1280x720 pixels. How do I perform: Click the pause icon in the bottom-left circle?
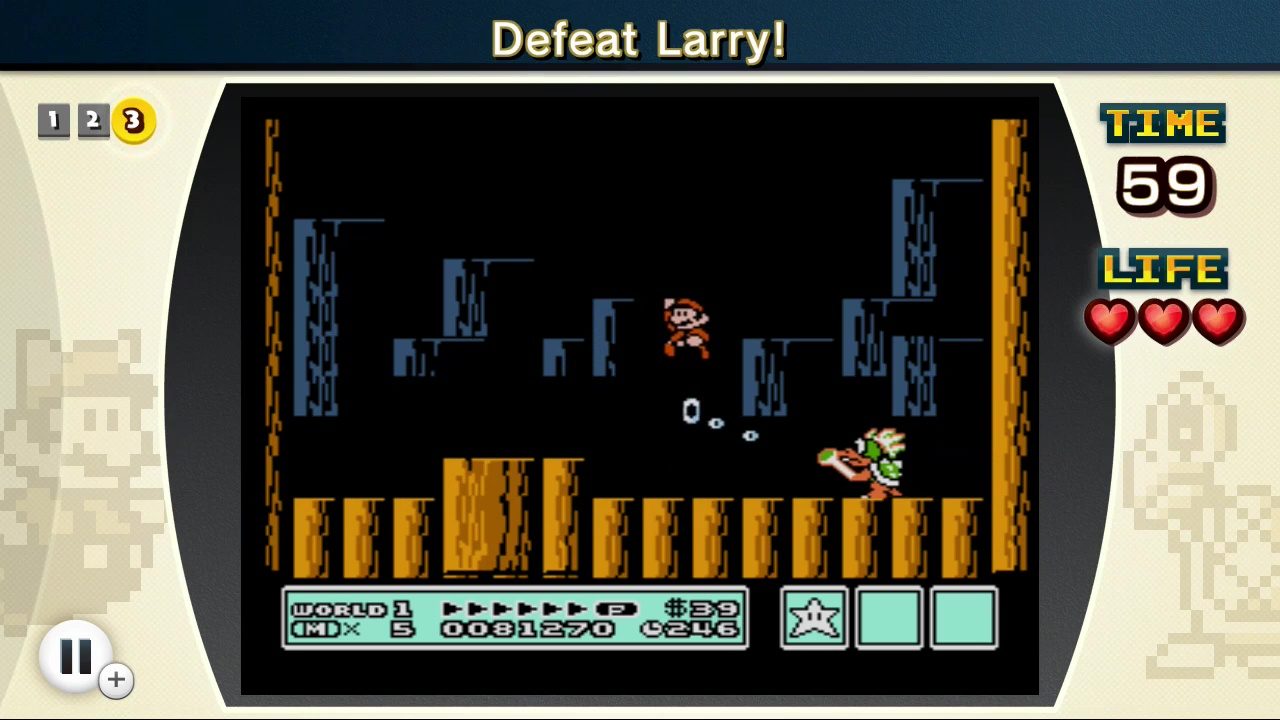tap(77, 655)
